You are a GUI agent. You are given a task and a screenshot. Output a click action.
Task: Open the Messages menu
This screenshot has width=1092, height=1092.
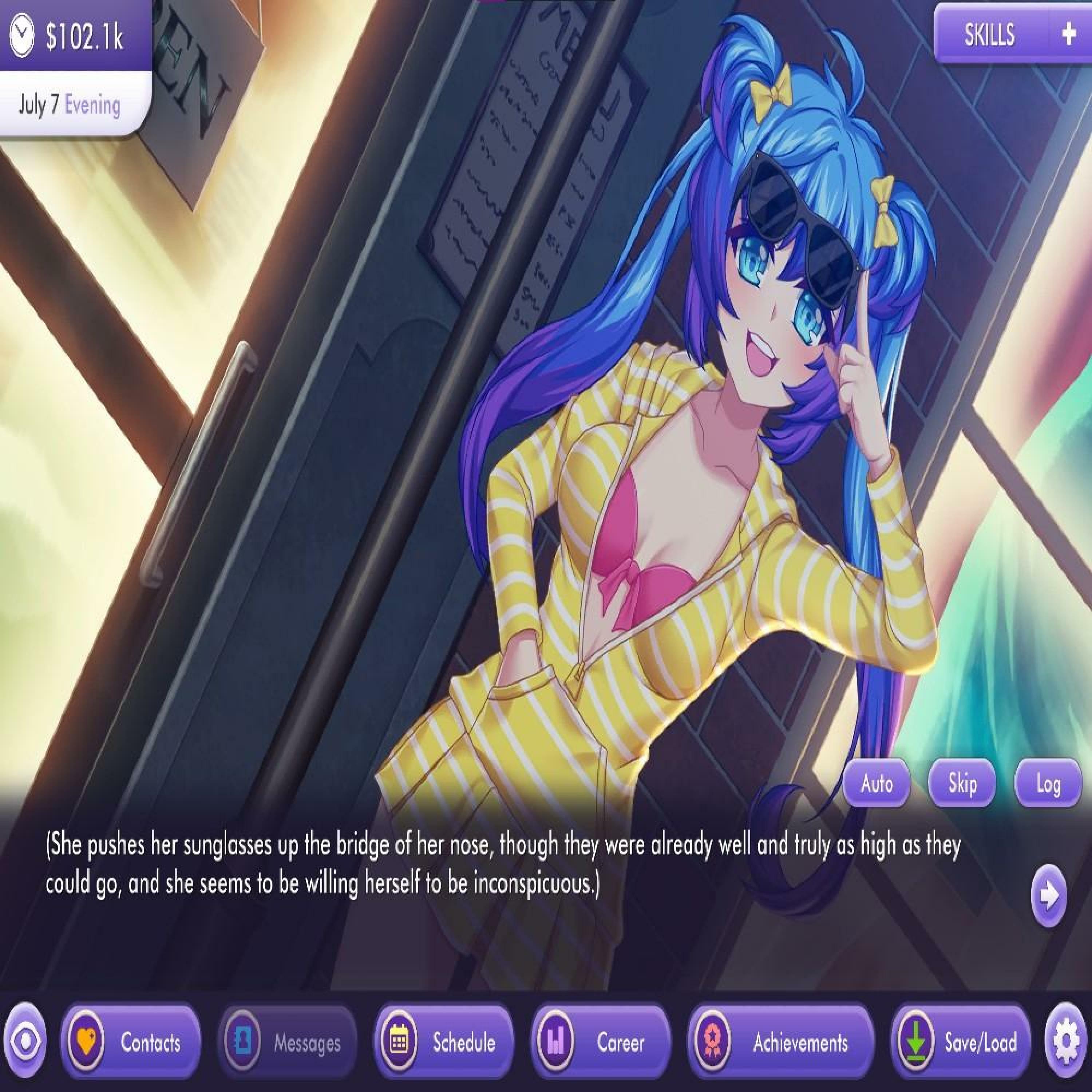click(x=288, y=1042)
